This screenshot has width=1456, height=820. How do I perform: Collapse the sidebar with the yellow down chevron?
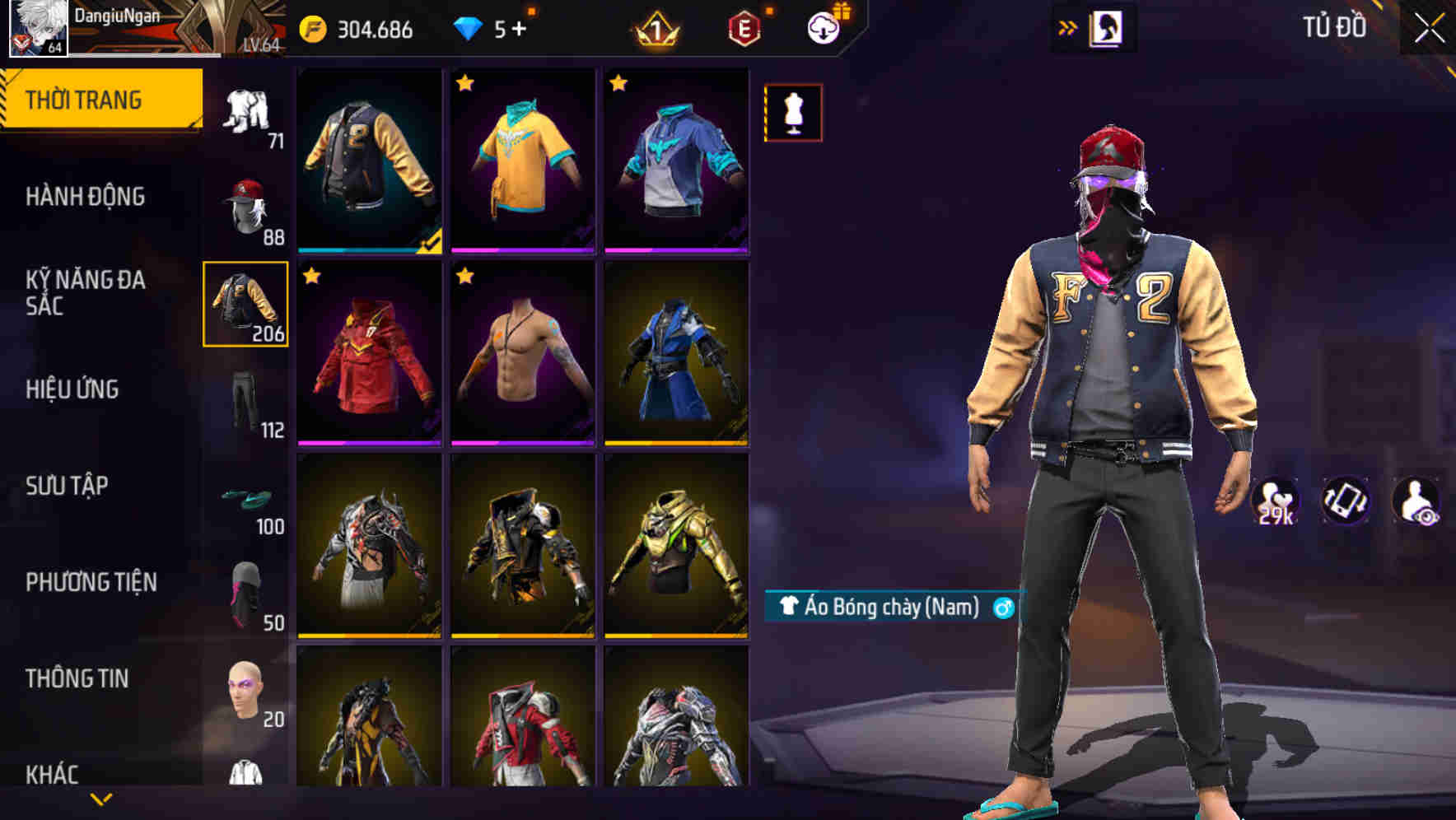pos(100,799)
